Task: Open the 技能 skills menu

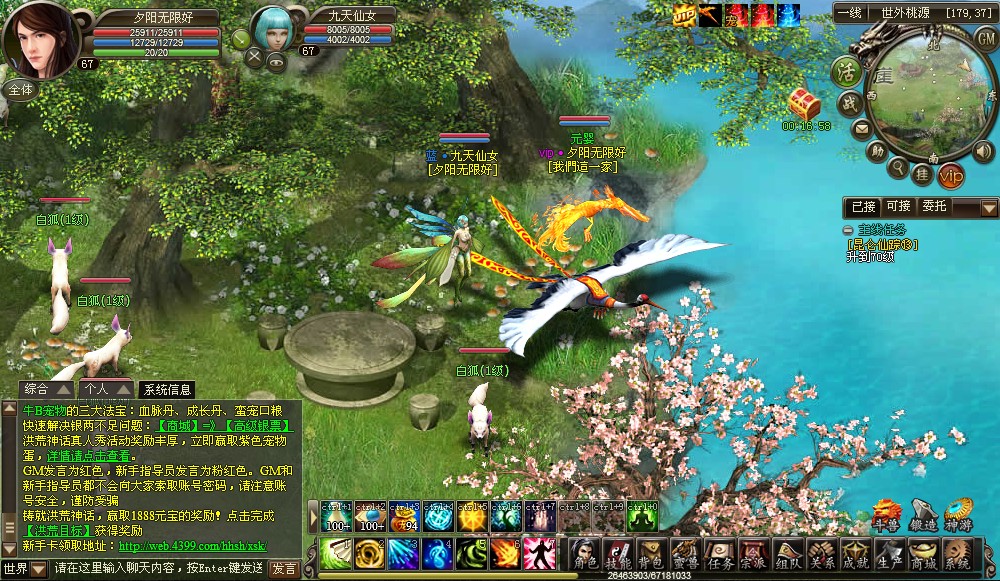Action: click(x=618, y=555)
